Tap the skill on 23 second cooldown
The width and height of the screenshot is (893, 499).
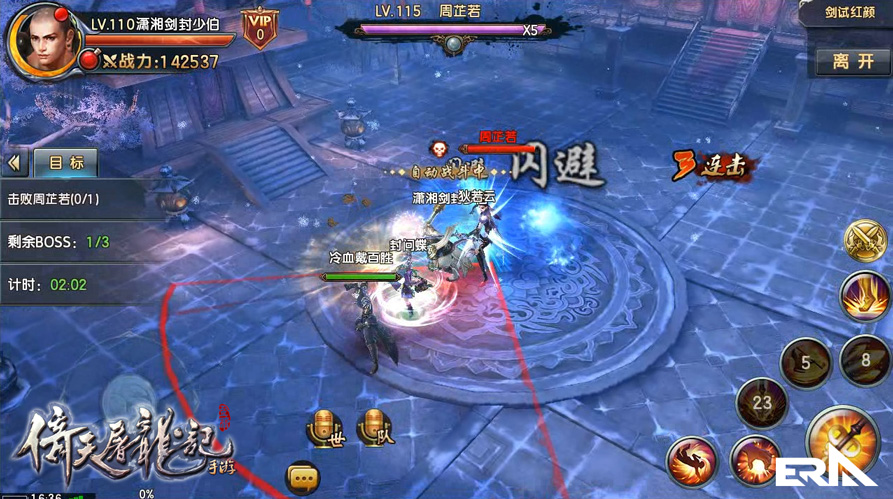pyautogui.click(x=760, y=404)
